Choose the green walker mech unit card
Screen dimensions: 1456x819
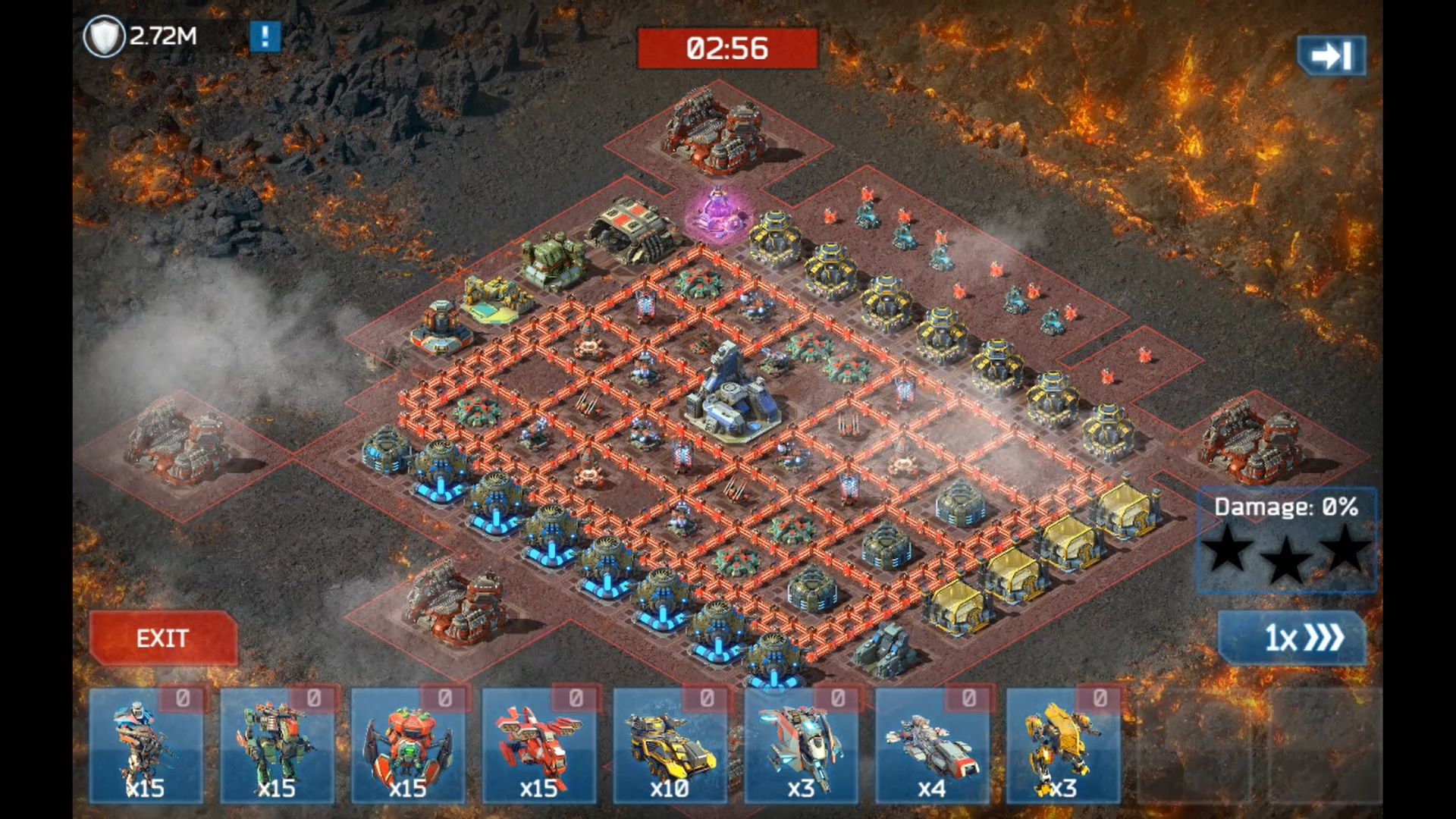pos(277,746)
